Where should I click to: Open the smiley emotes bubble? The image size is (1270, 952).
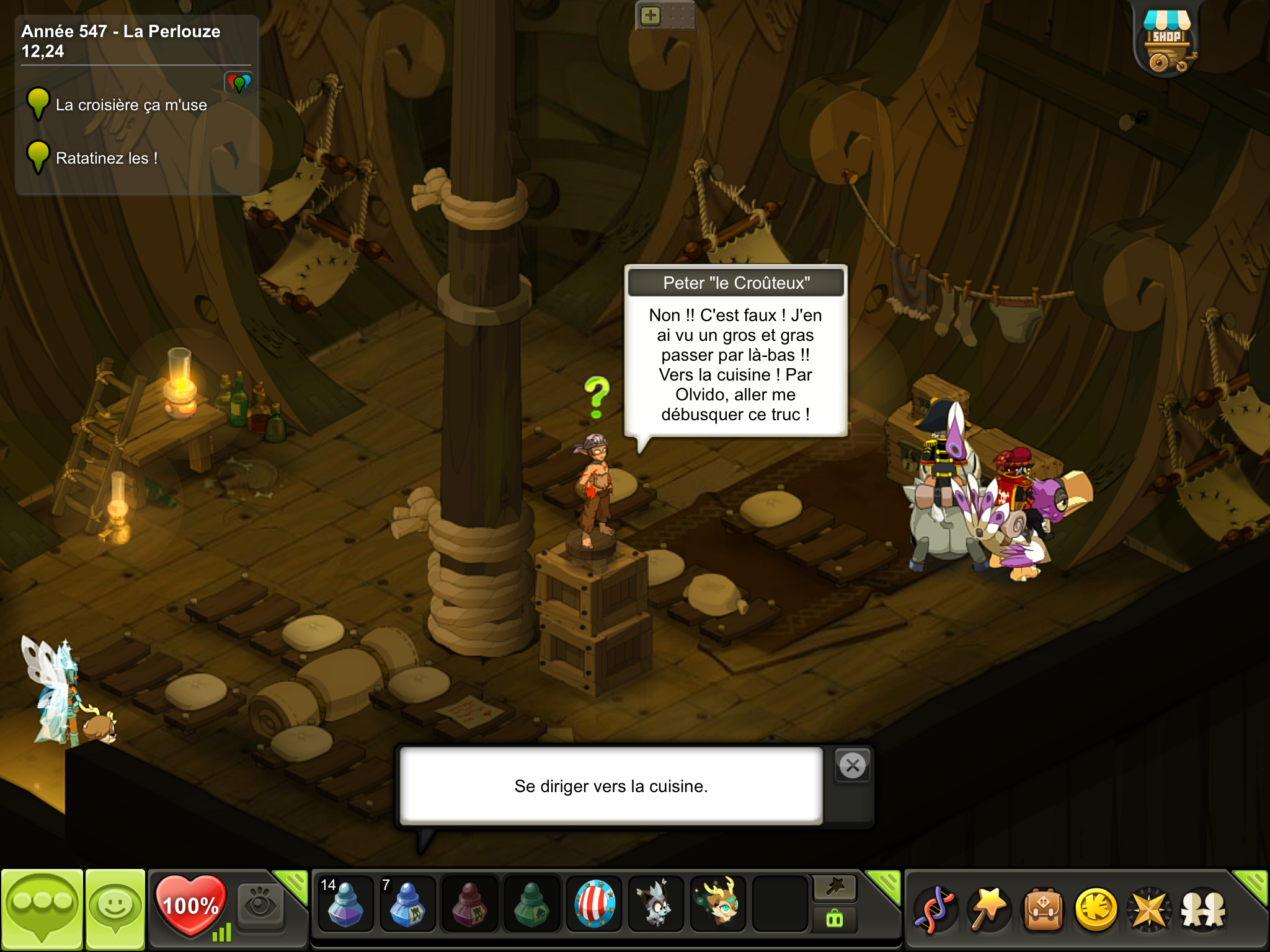coord(115,909)
